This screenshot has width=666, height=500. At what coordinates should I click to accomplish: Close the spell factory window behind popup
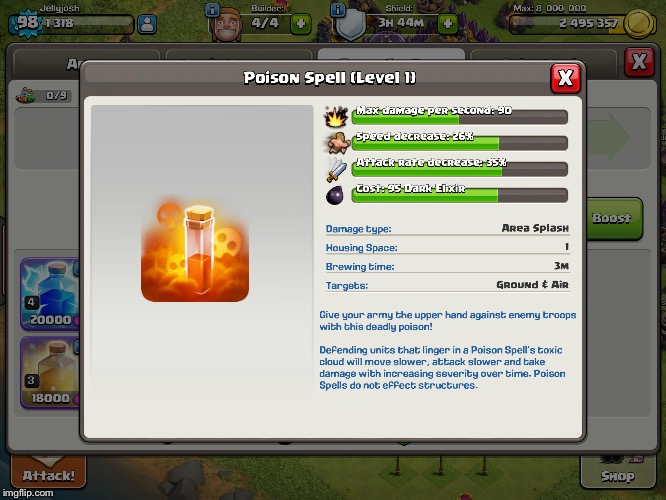click(639, 62)
